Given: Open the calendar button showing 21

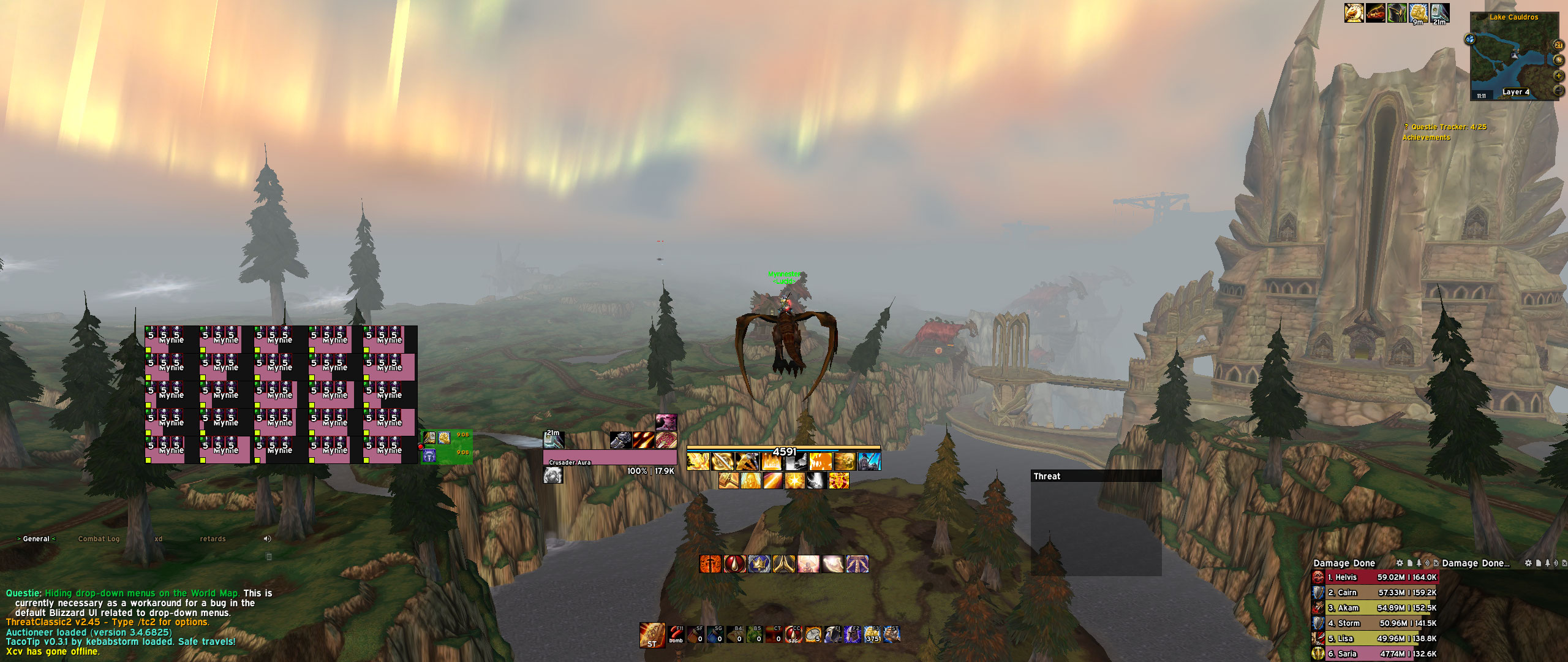Looking at the screenshot, I should coord(1558,45).
